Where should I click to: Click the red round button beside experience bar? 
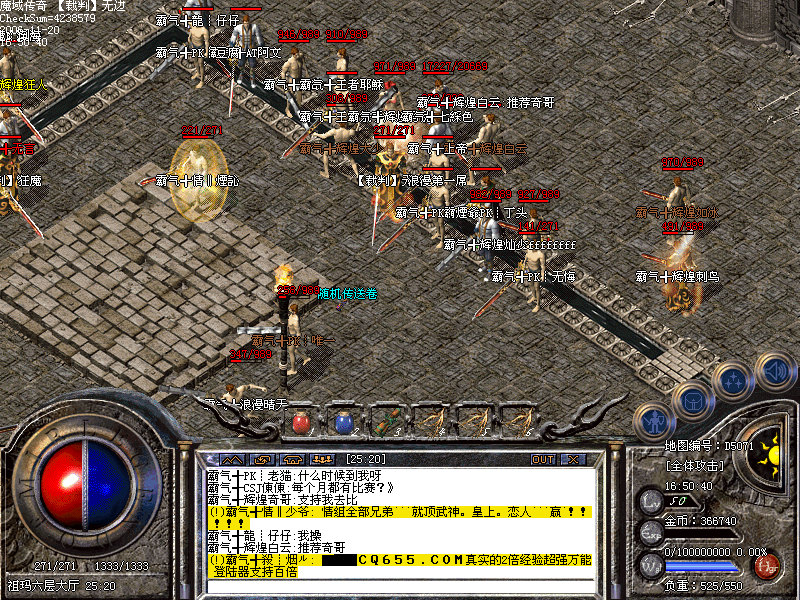pyautogui.click(x=768, y=565)
